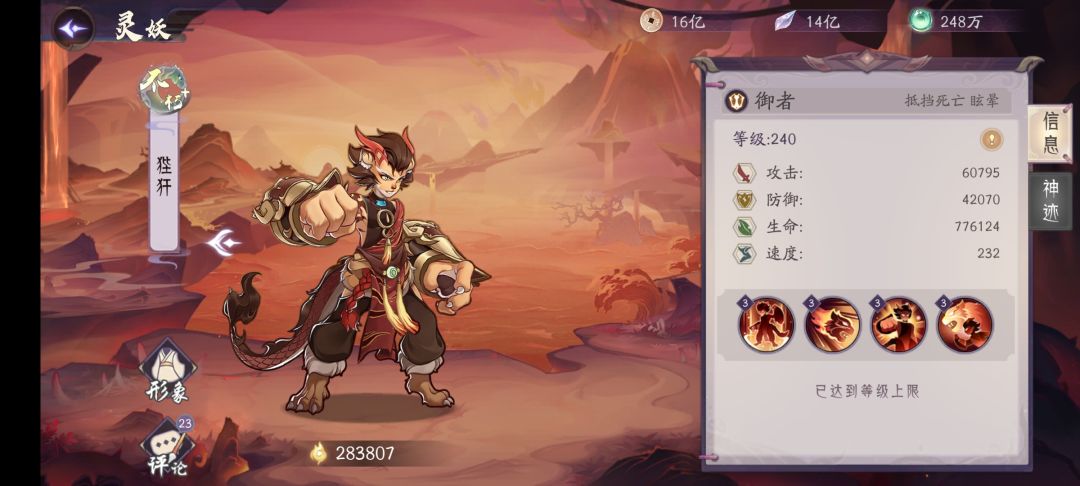Tap the exclamation info icon beside level

991,139
